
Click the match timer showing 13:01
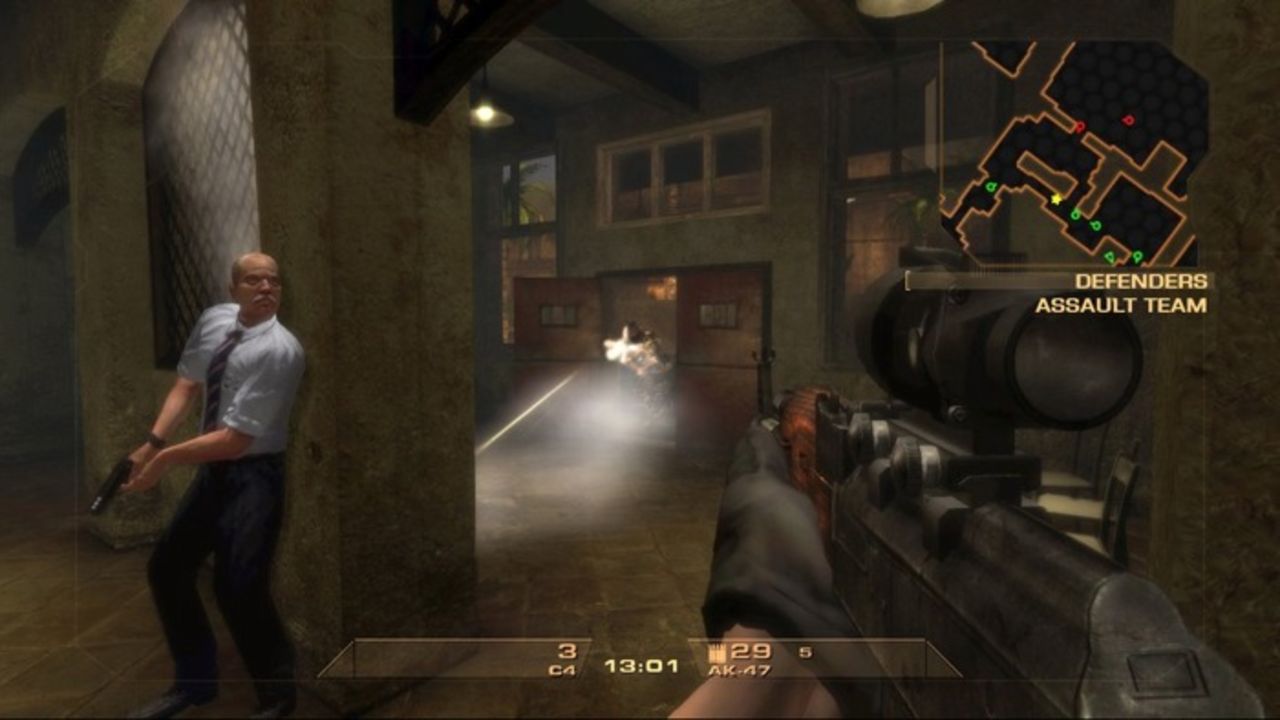644,665
